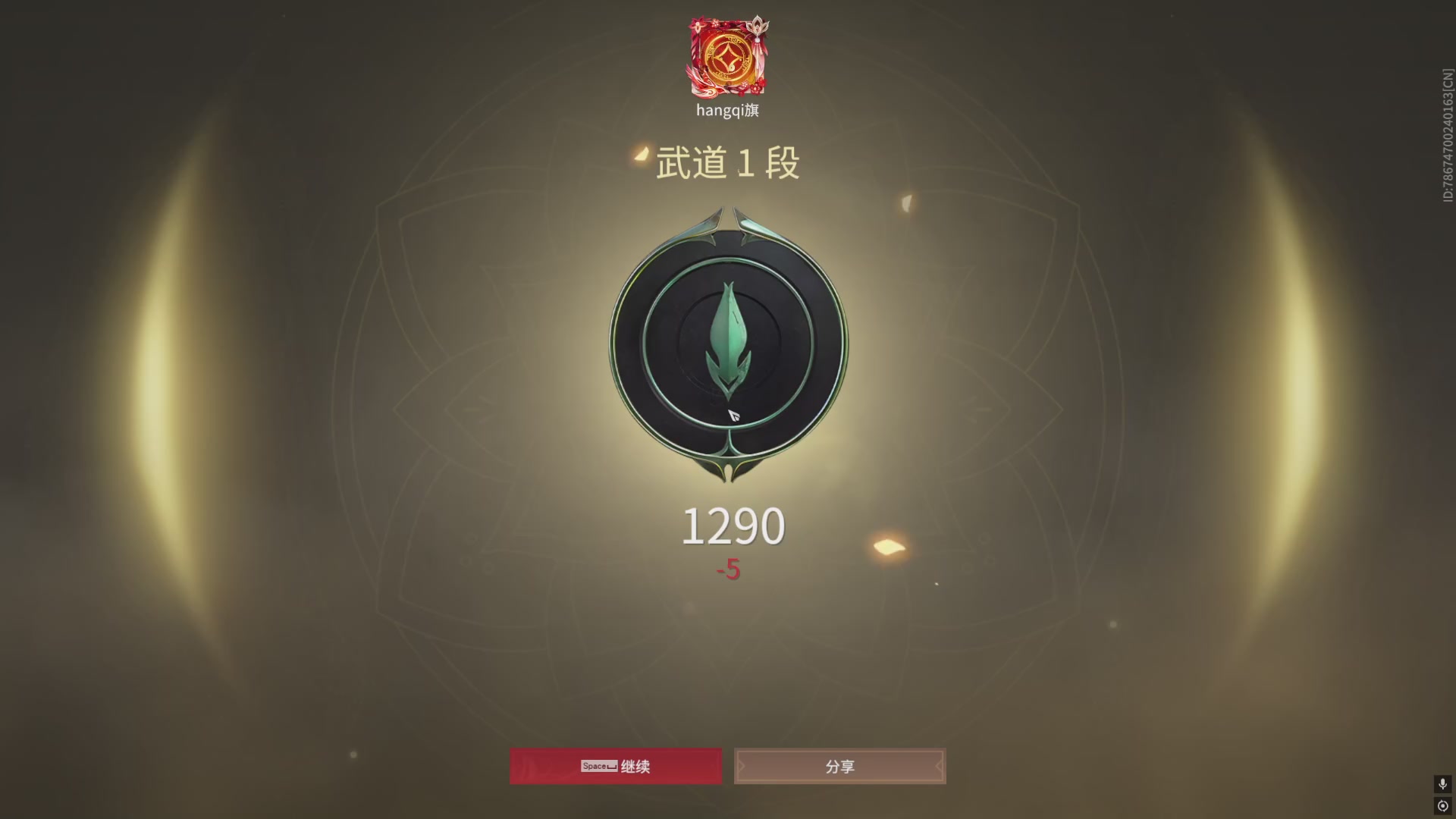The image size is (1456, 819).
Task: Click the right chevron on the 分享 button
Action: 940,767
